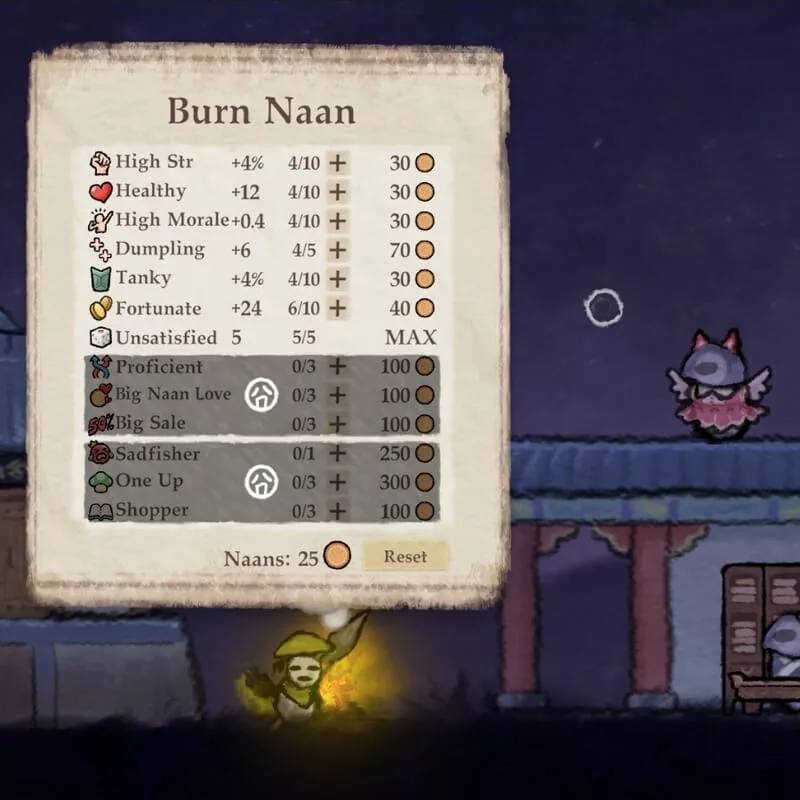Add a level to Dumpling

click(x=338, y=250)
